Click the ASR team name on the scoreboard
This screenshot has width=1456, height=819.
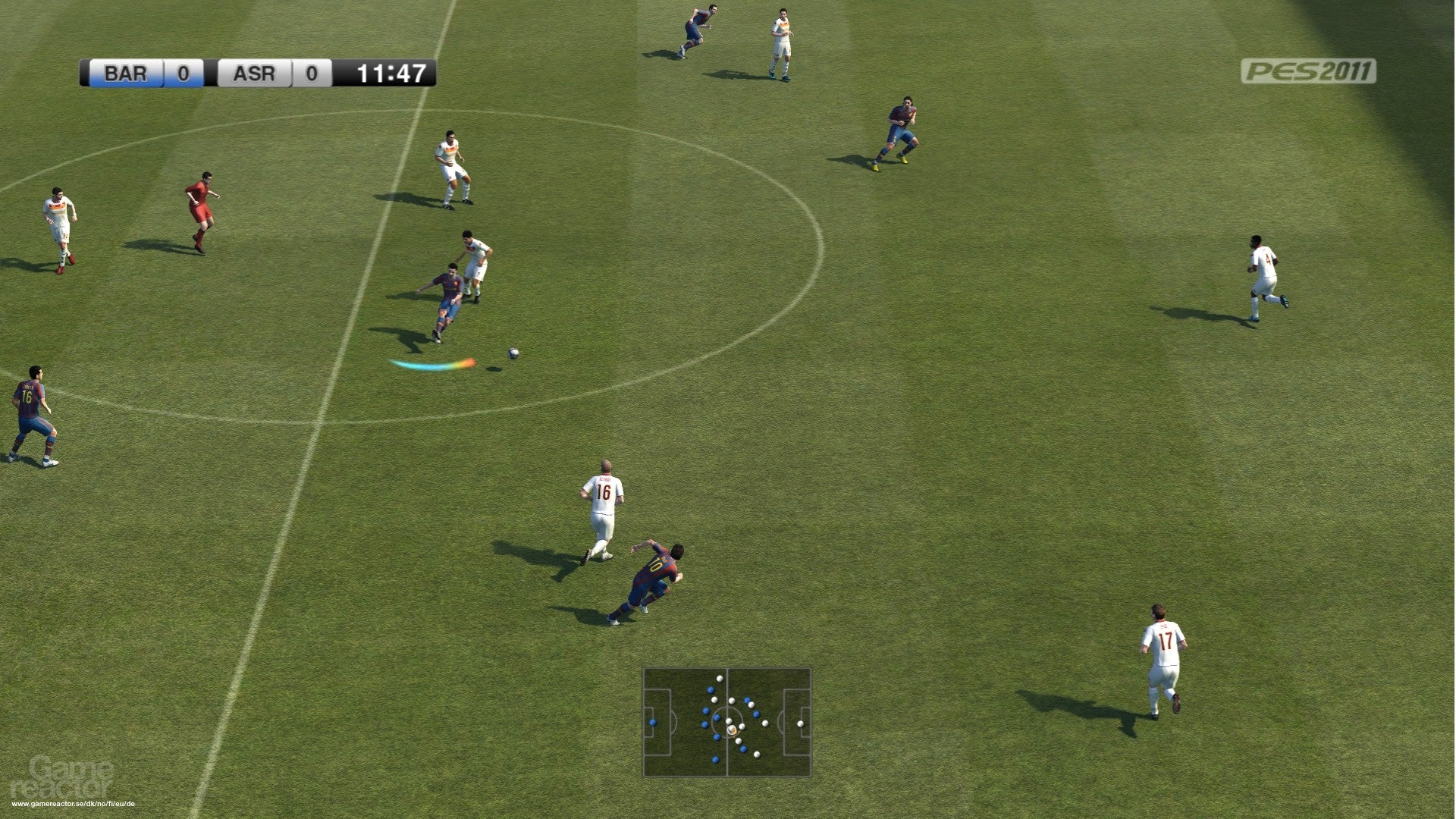[x=254, y=74]
